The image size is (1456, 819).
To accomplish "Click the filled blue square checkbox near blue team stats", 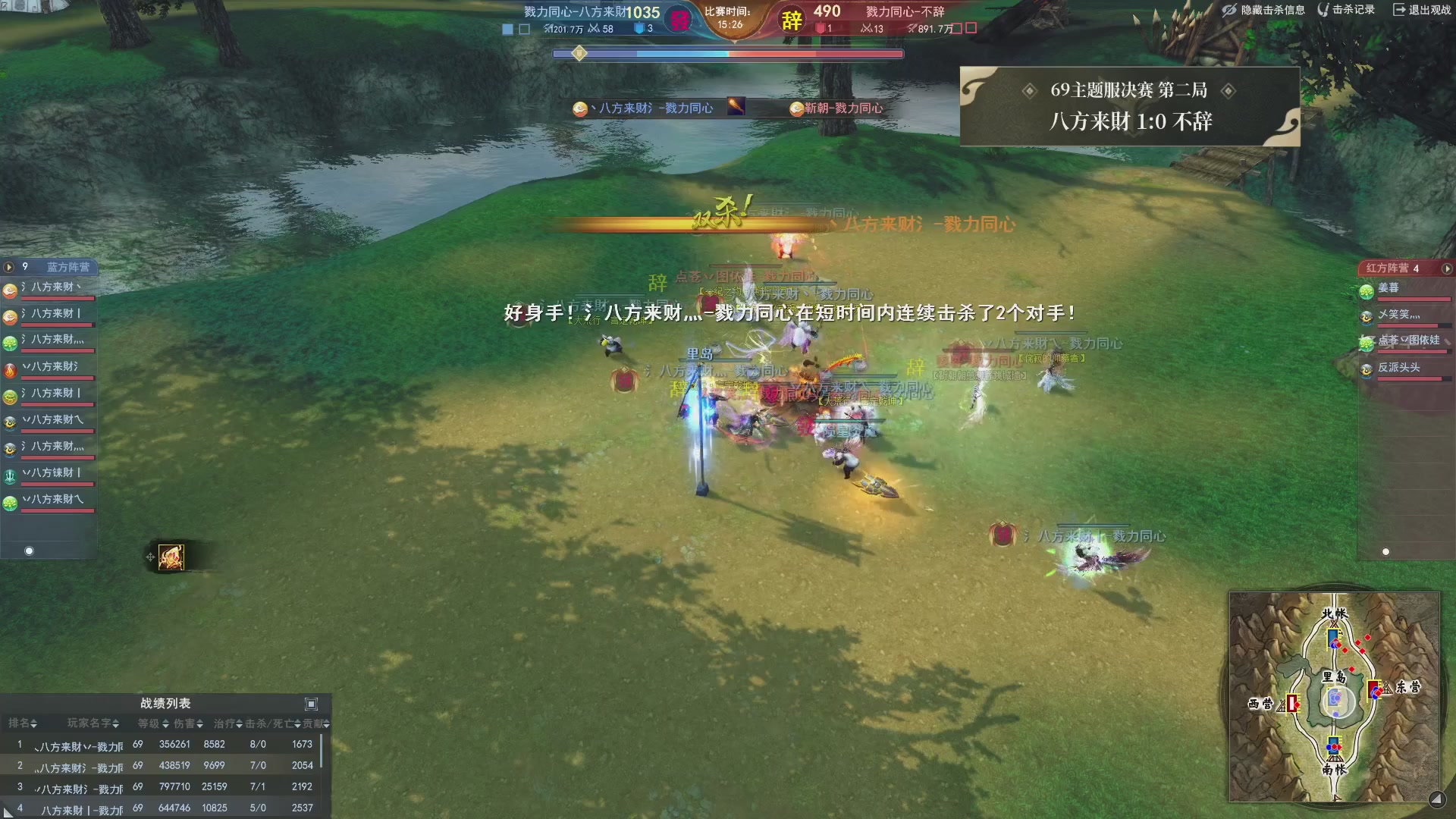I will [507, 28].
